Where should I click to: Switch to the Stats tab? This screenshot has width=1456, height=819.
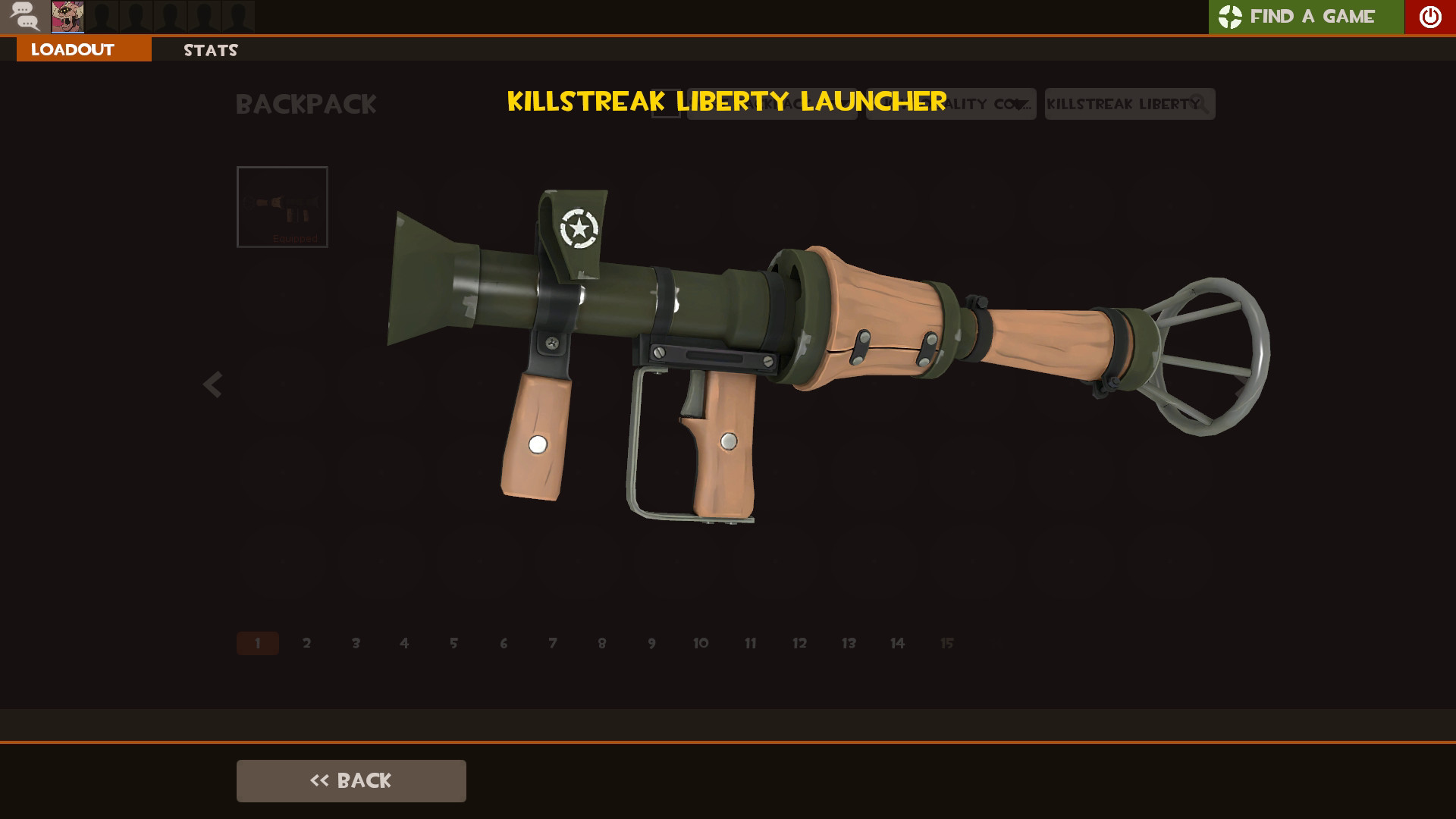[x=210, y=50]
